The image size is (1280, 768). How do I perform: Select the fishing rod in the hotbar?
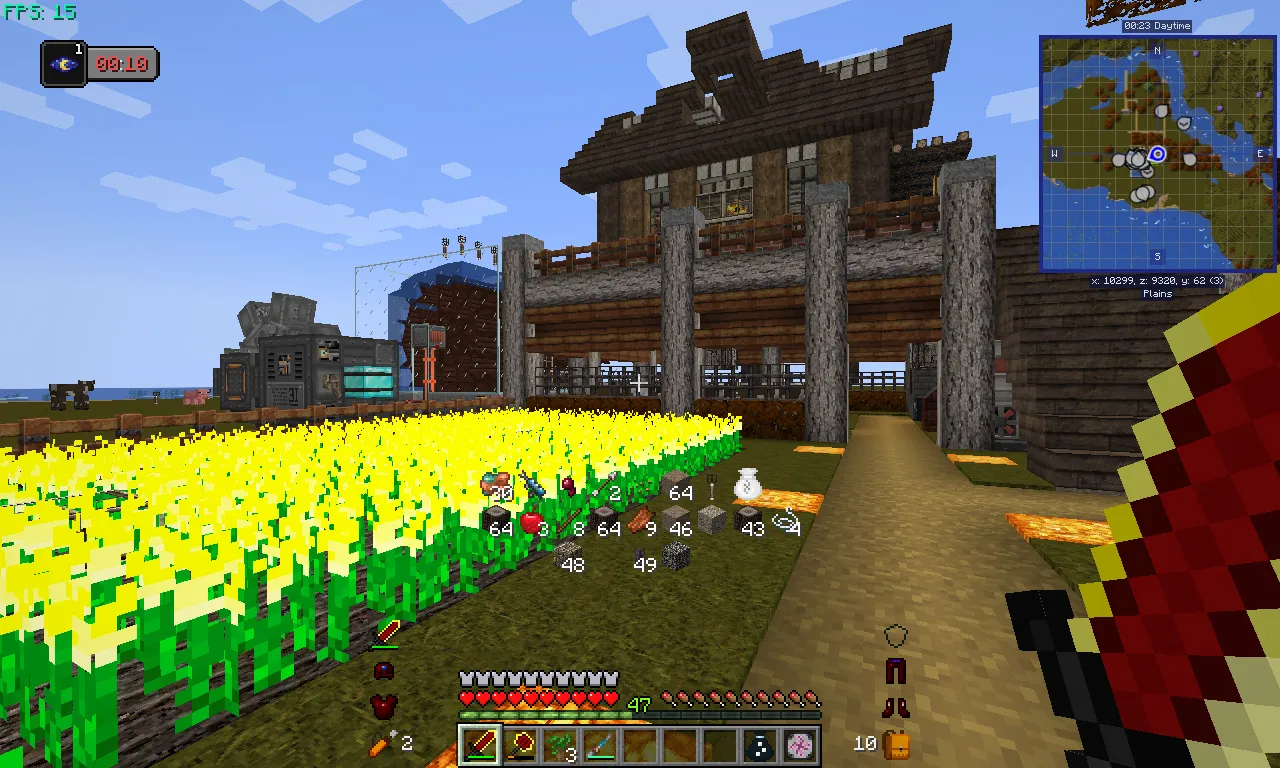click(598, 745)
